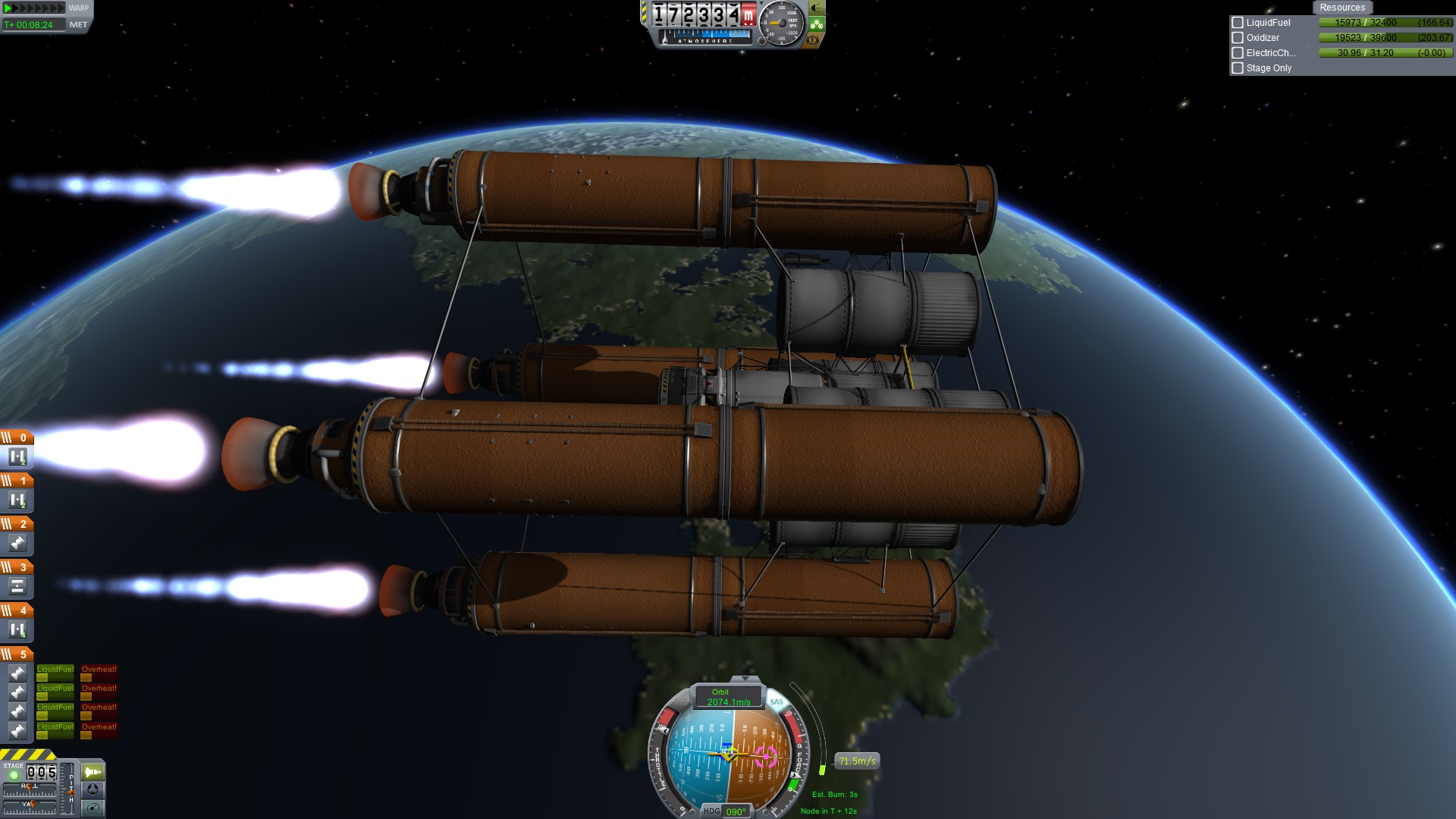Toggle the SAS indicator on the navball

click(777, 701)
